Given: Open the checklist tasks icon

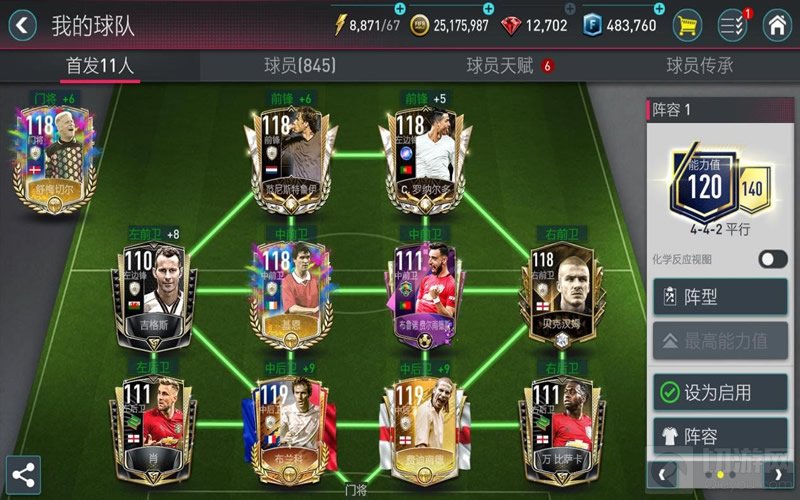Looking at the screenshot, I should (732, 25).
